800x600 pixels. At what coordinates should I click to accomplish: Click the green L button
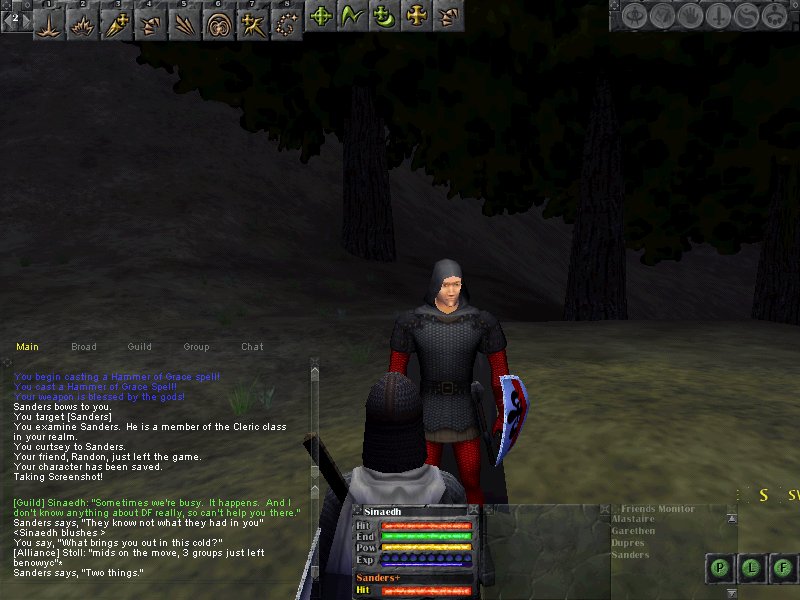(752, 568)
